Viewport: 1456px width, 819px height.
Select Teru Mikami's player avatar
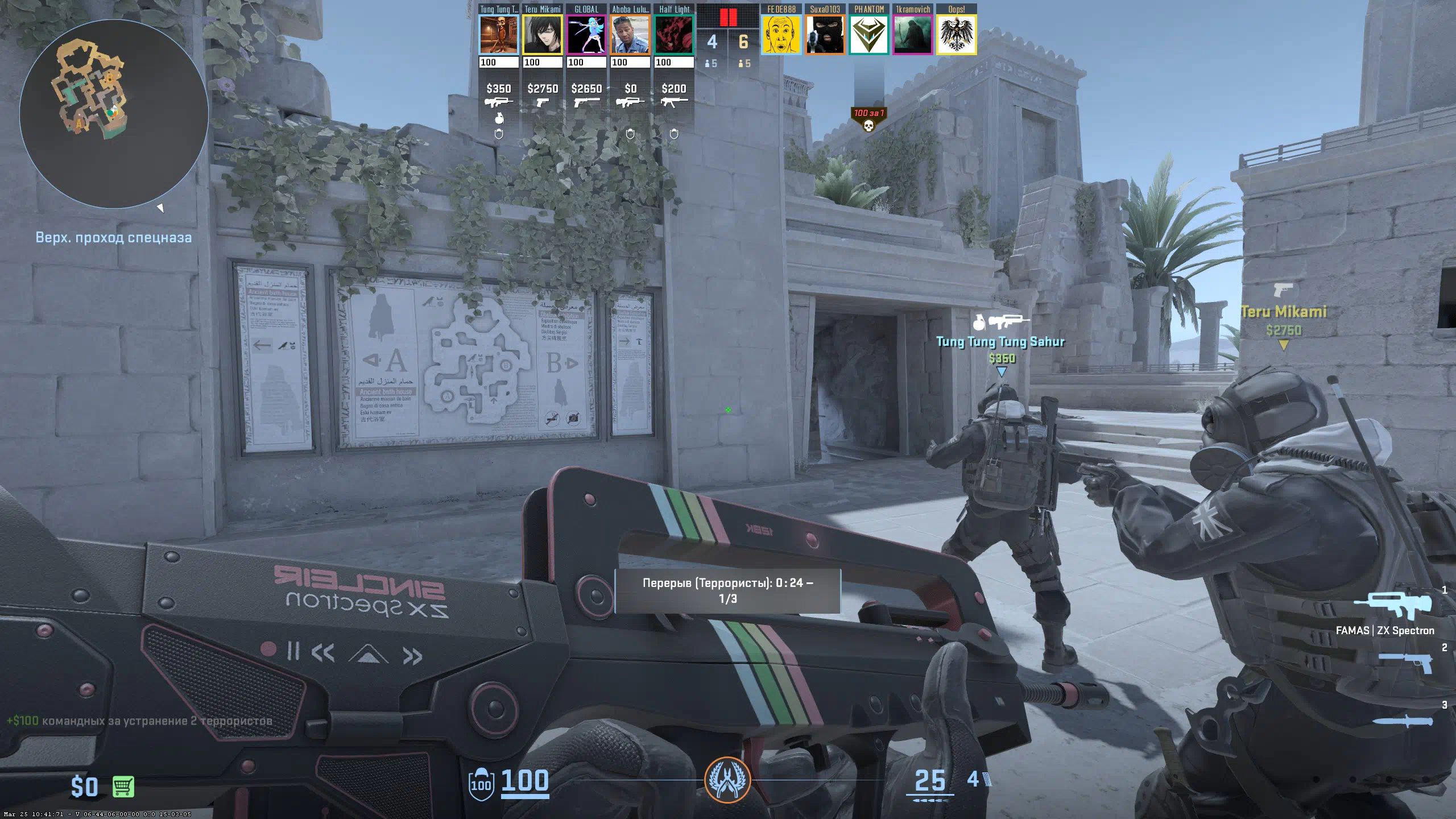tap(543, 35)
